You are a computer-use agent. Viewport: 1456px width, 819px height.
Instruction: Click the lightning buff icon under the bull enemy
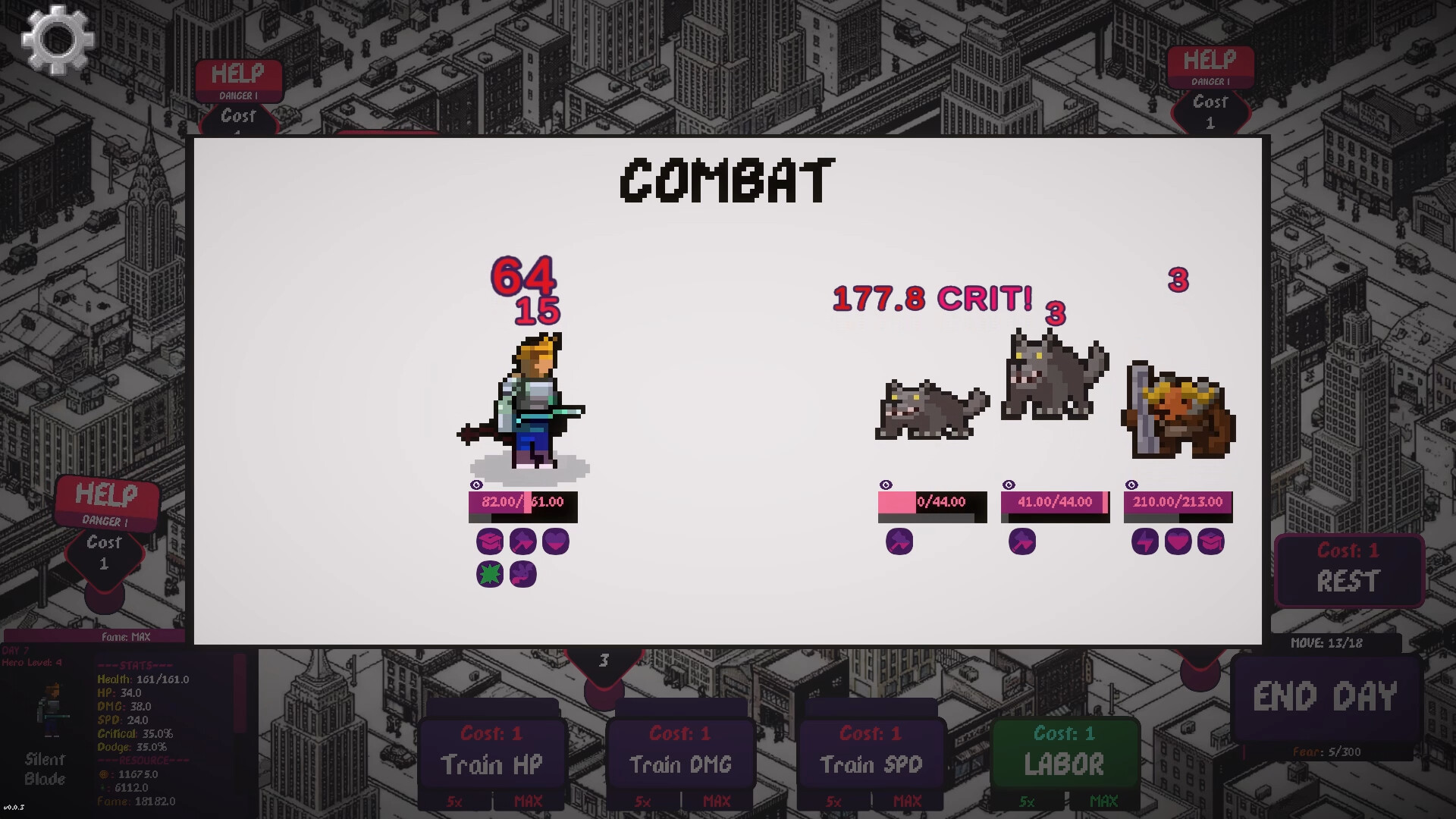[1144, 541]
